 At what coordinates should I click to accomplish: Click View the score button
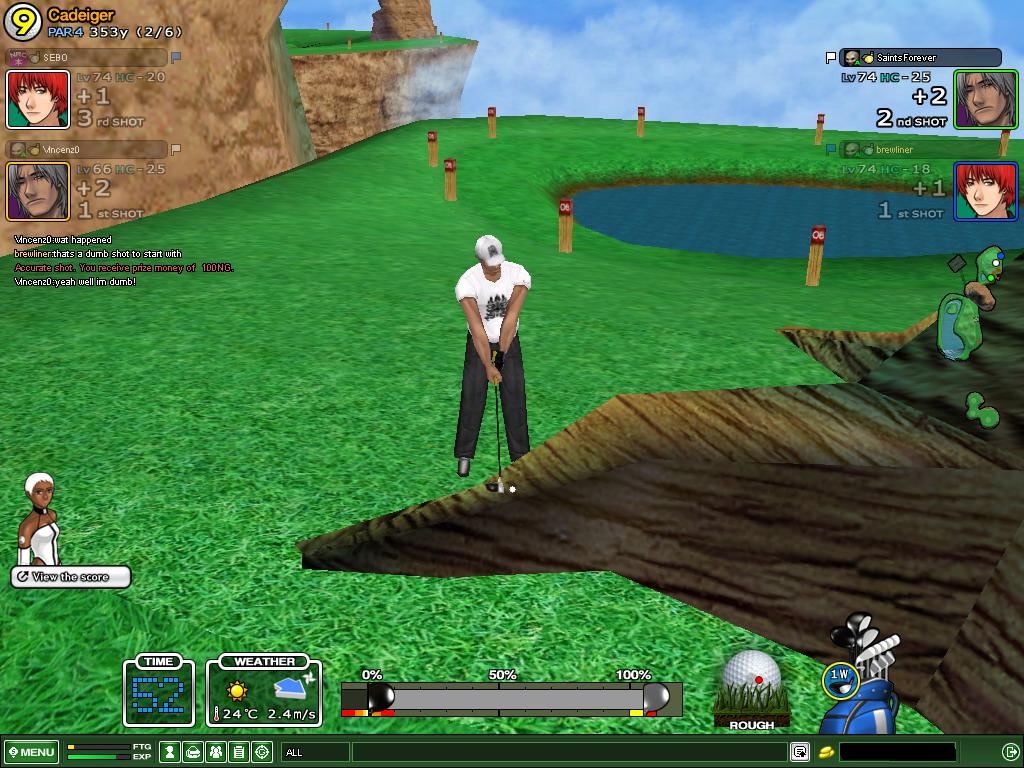coord(71,577)
